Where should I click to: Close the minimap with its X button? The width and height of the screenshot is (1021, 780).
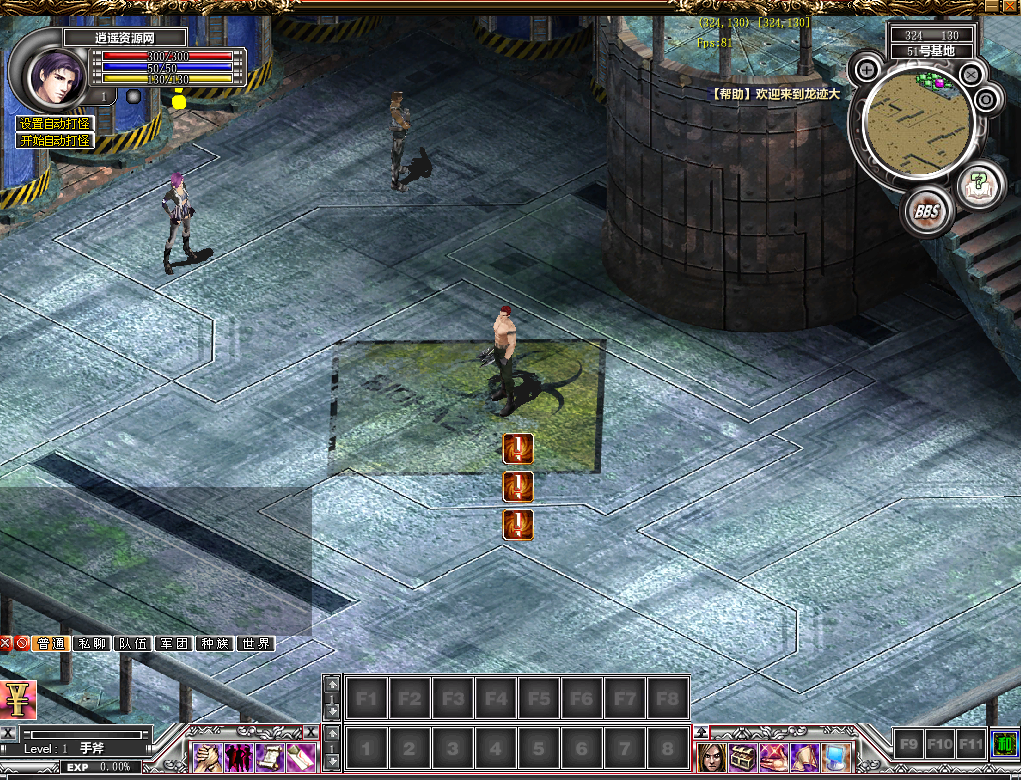click(x=970, y=73)
